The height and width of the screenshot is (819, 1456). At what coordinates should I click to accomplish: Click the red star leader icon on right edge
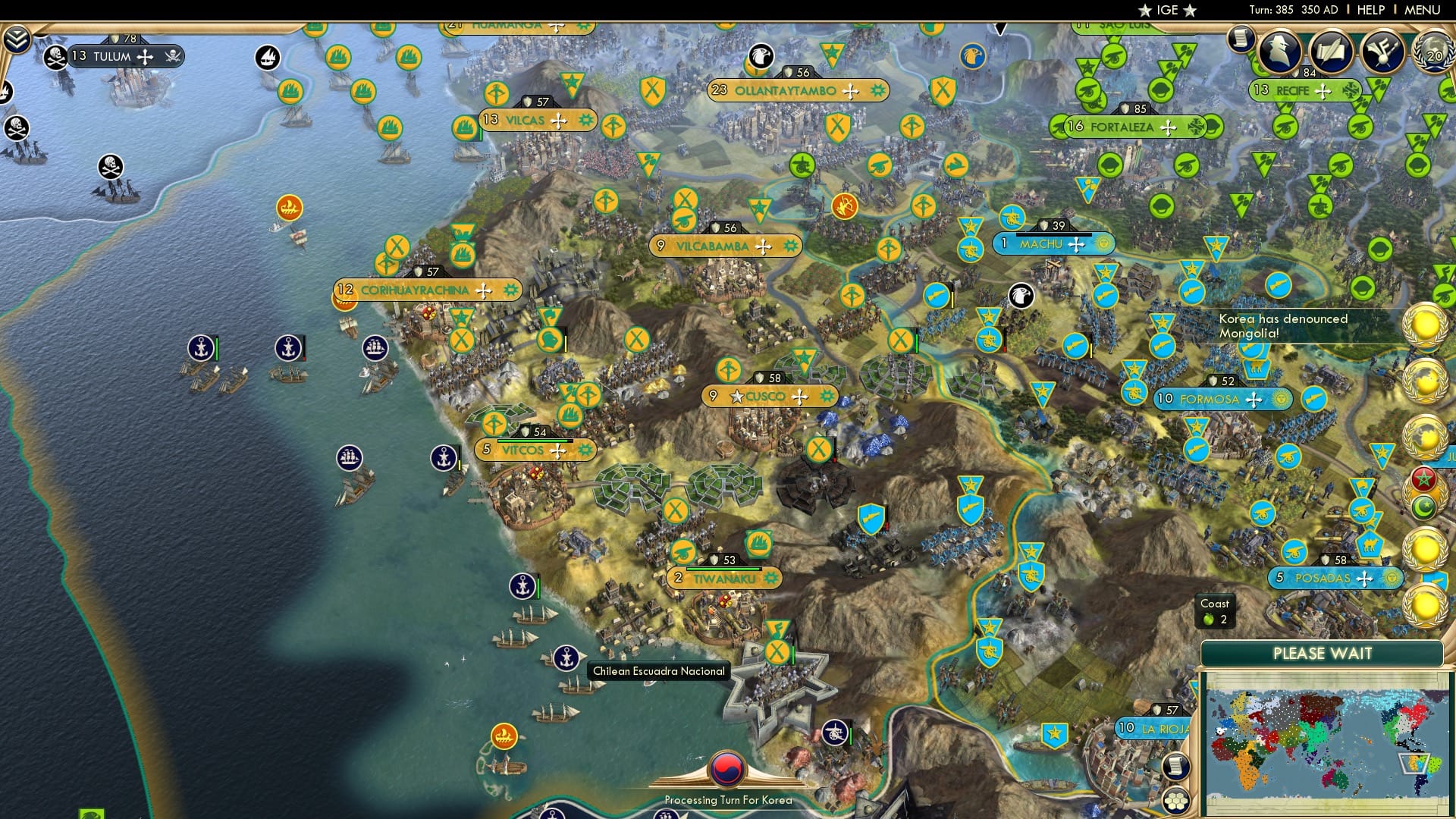[1423, 479]
